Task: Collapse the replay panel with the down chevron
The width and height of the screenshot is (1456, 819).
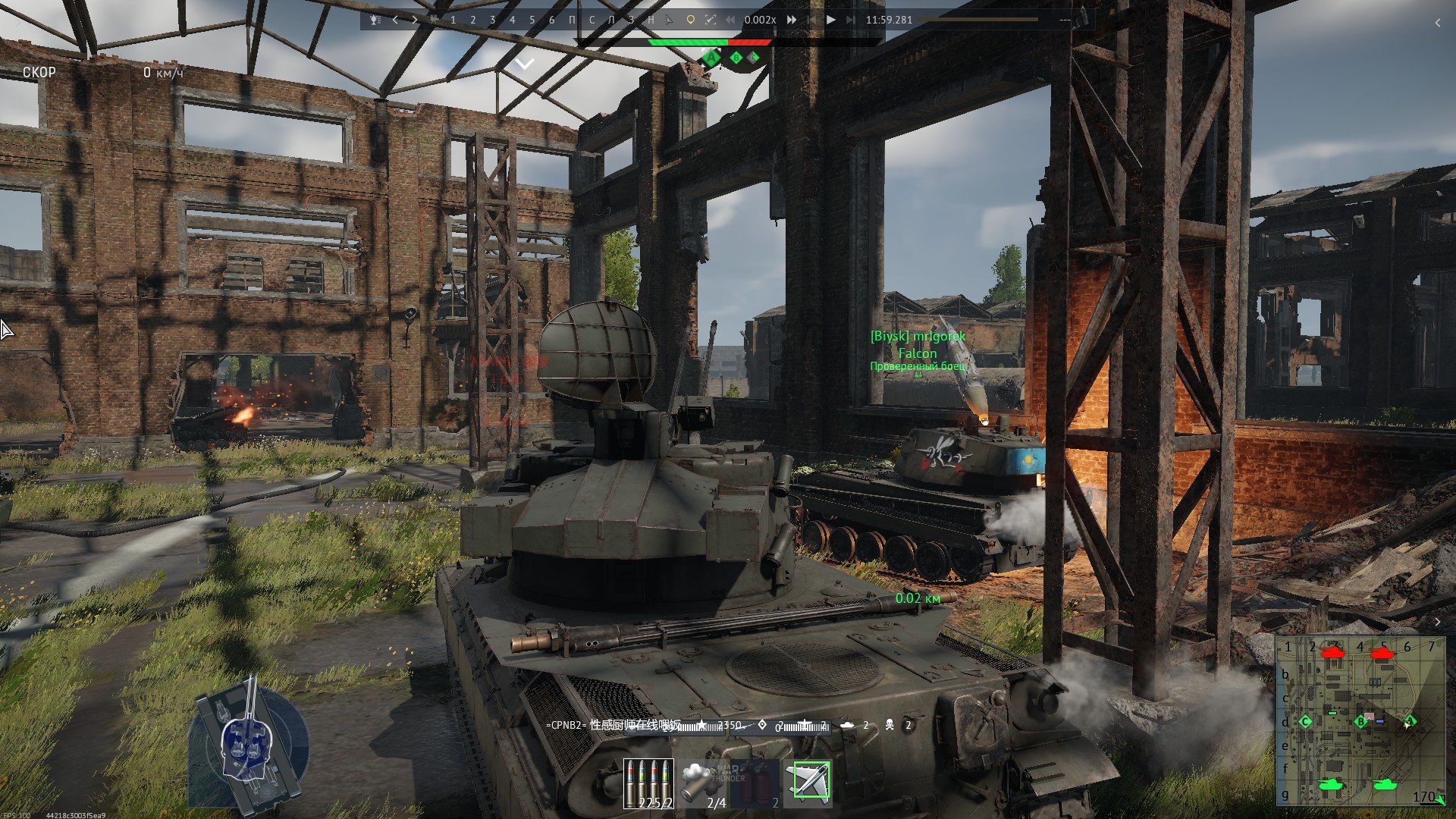Action: (525, 64)
